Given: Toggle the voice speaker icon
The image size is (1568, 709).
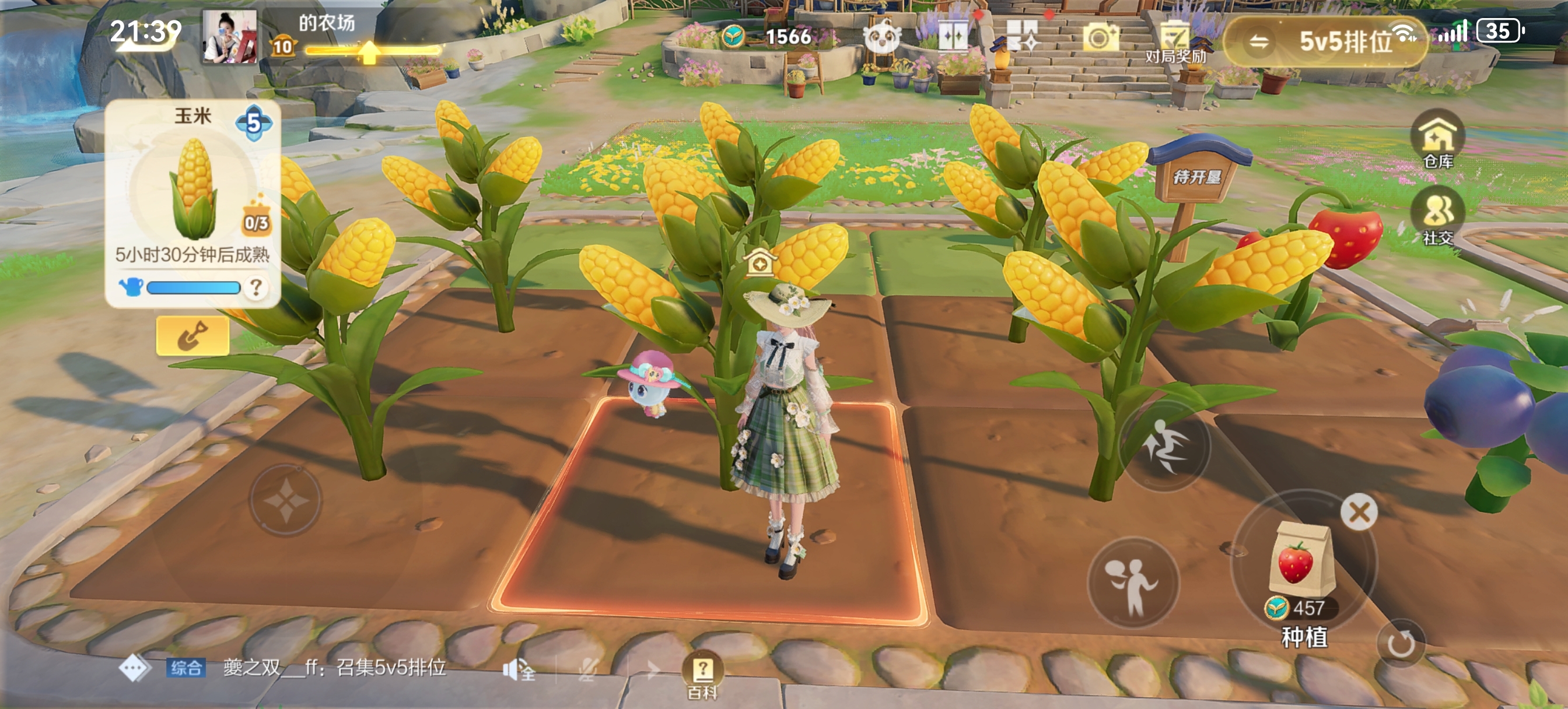Looking at the screenshot, I should [518, 670].
